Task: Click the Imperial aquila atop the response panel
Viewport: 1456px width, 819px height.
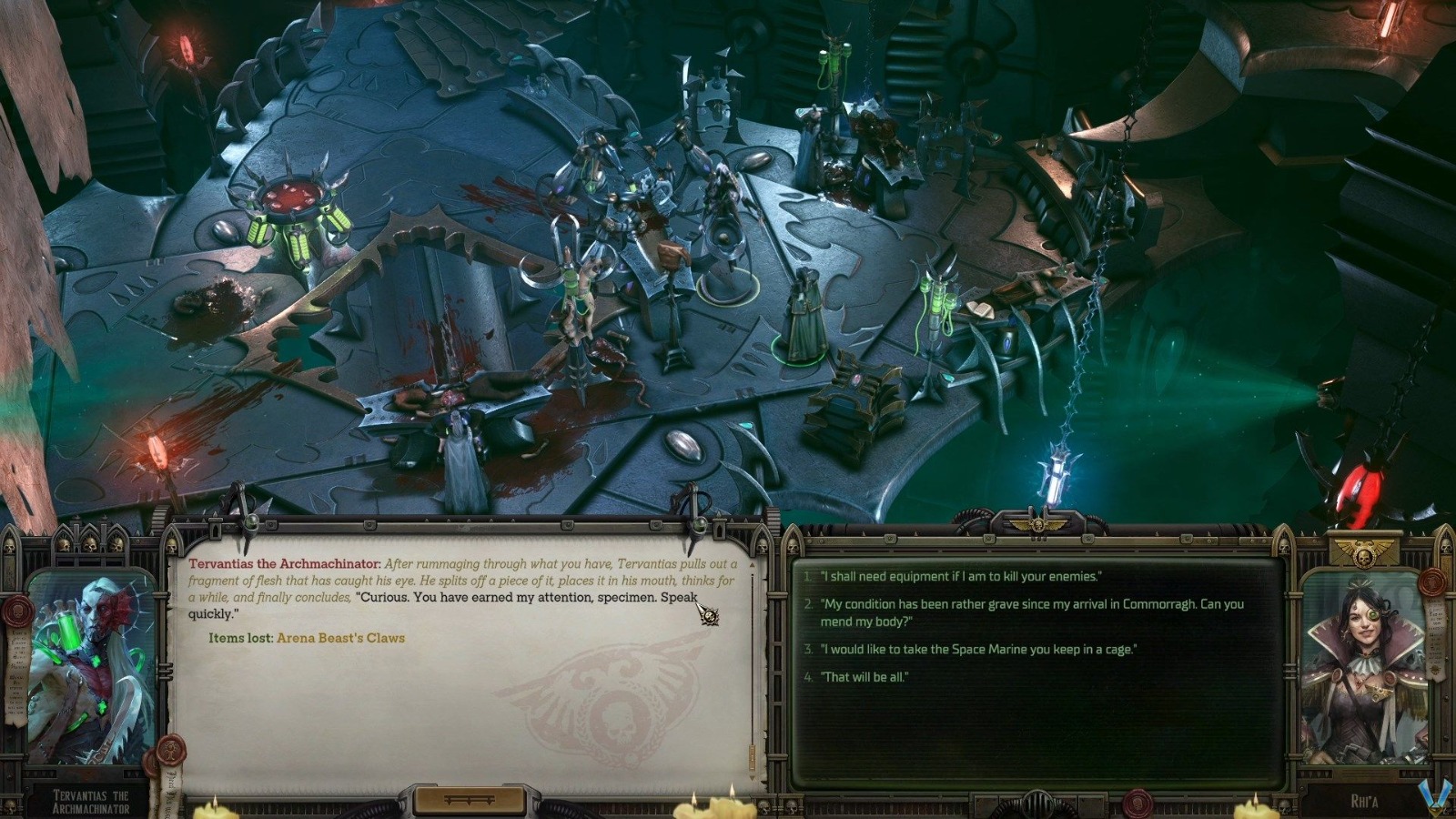Action: pyautogui.click(x=1038, y=524)
